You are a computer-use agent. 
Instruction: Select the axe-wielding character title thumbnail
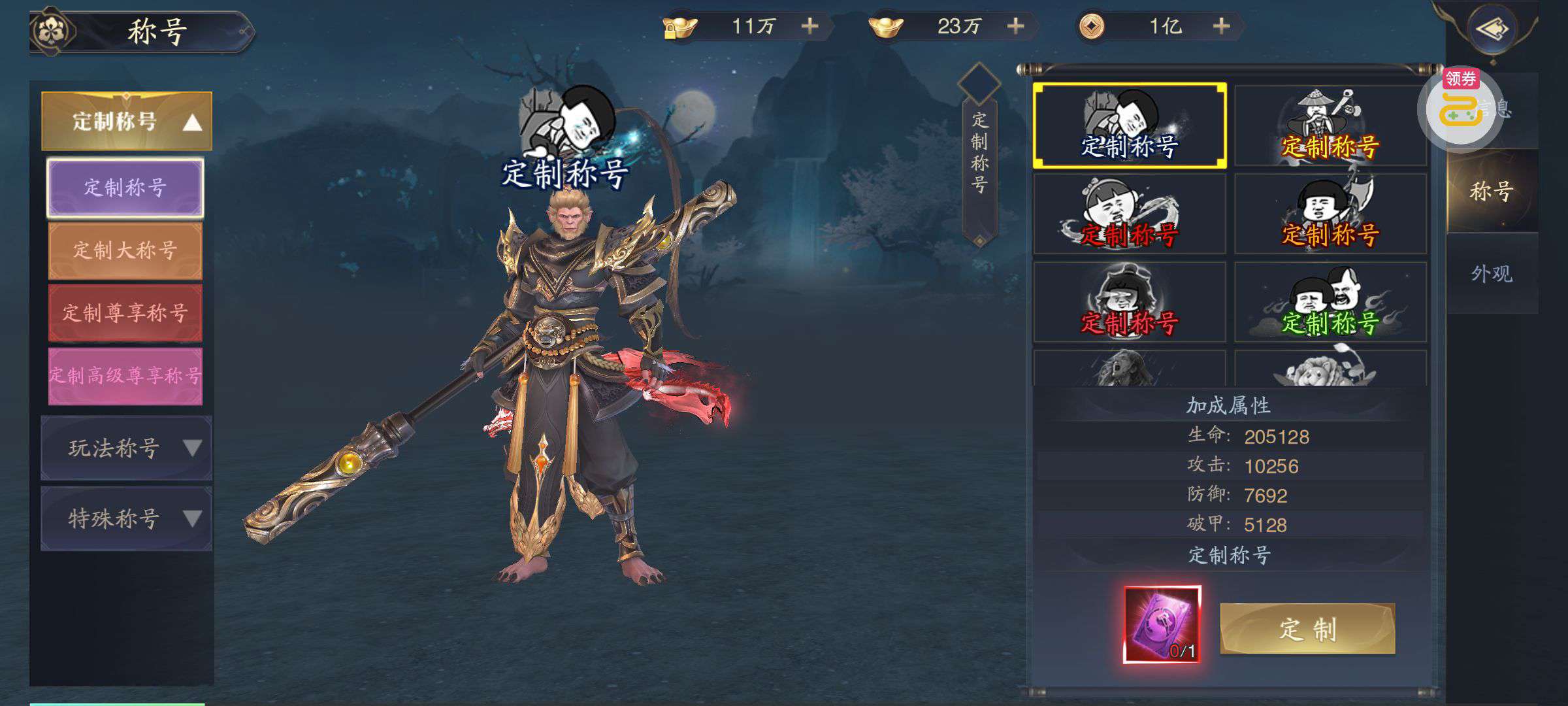pos(1330,214)
